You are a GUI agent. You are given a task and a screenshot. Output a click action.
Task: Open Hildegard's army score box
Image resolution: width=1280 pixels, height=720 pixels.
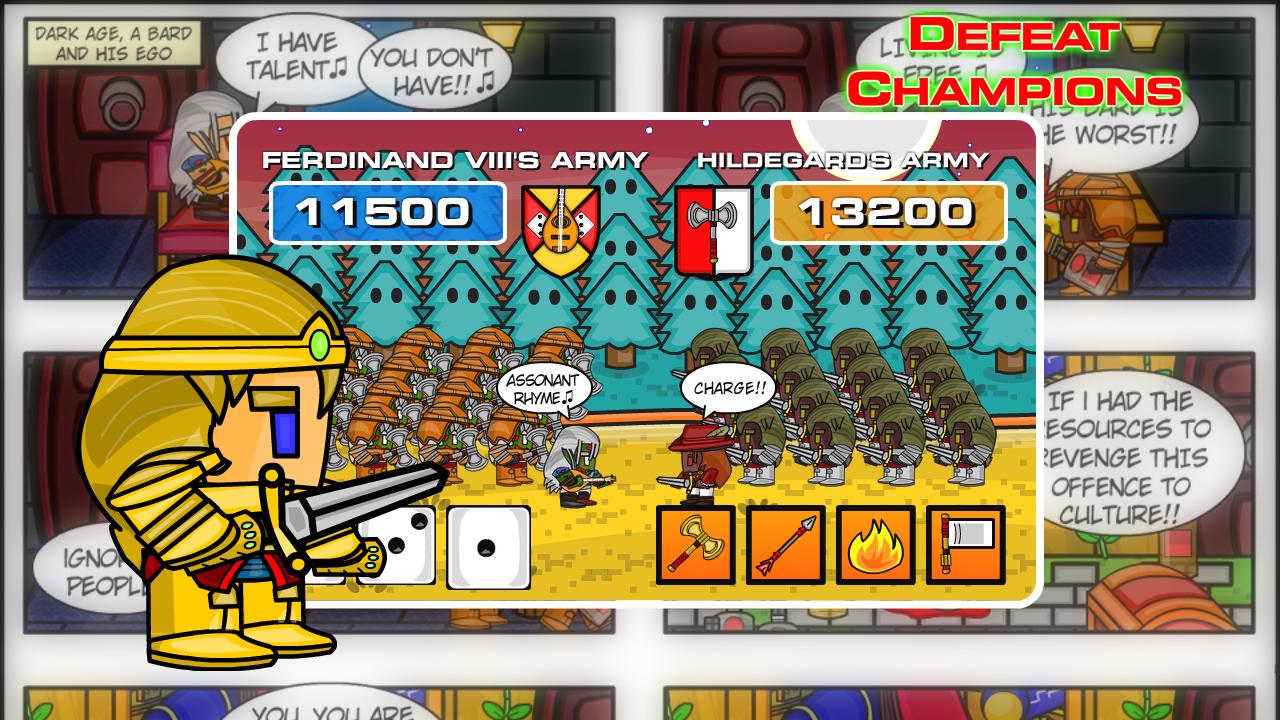pos(888,212)
